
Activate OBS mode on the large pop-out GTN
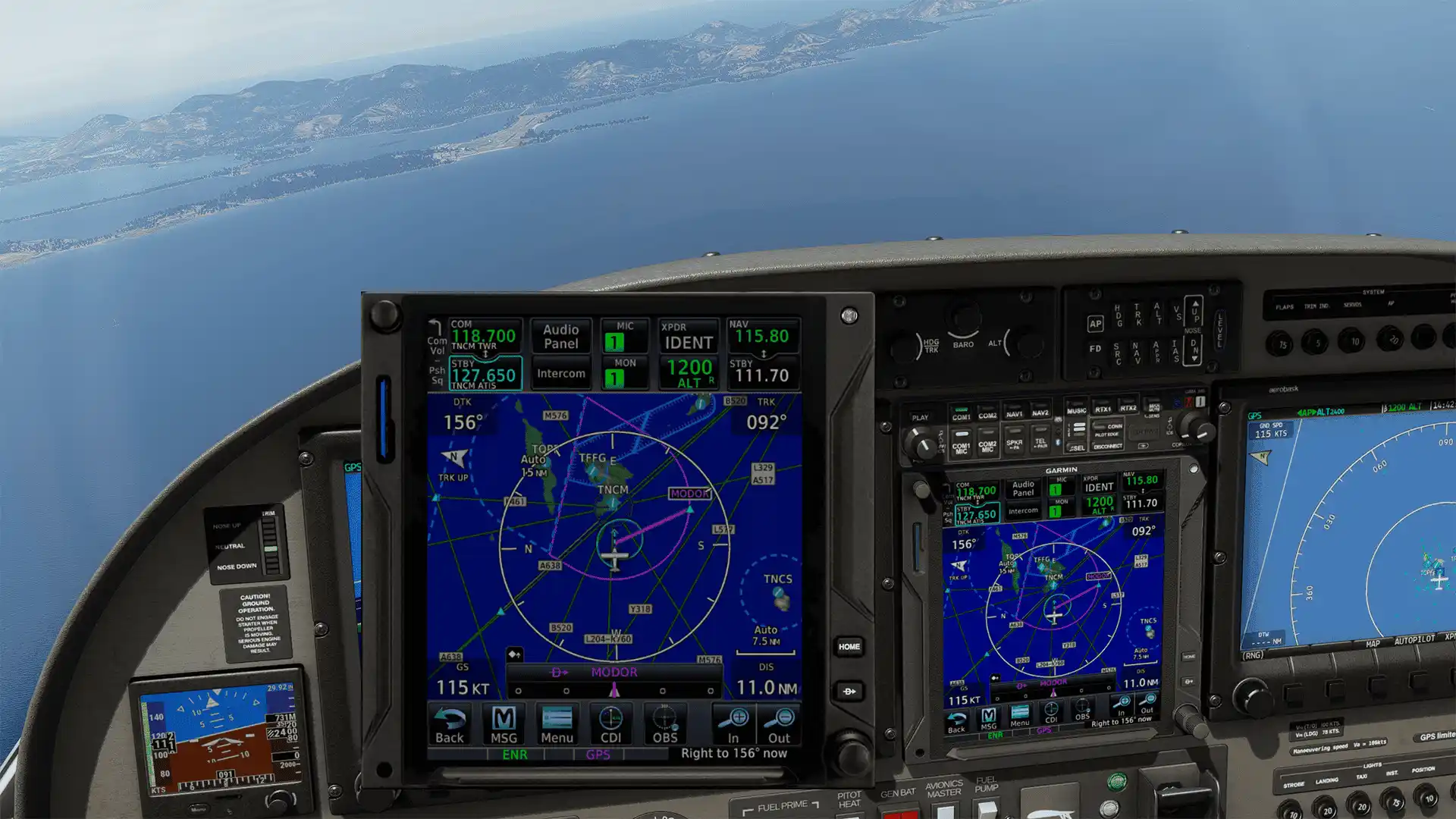pyautogui.click(x=665, y=725)
